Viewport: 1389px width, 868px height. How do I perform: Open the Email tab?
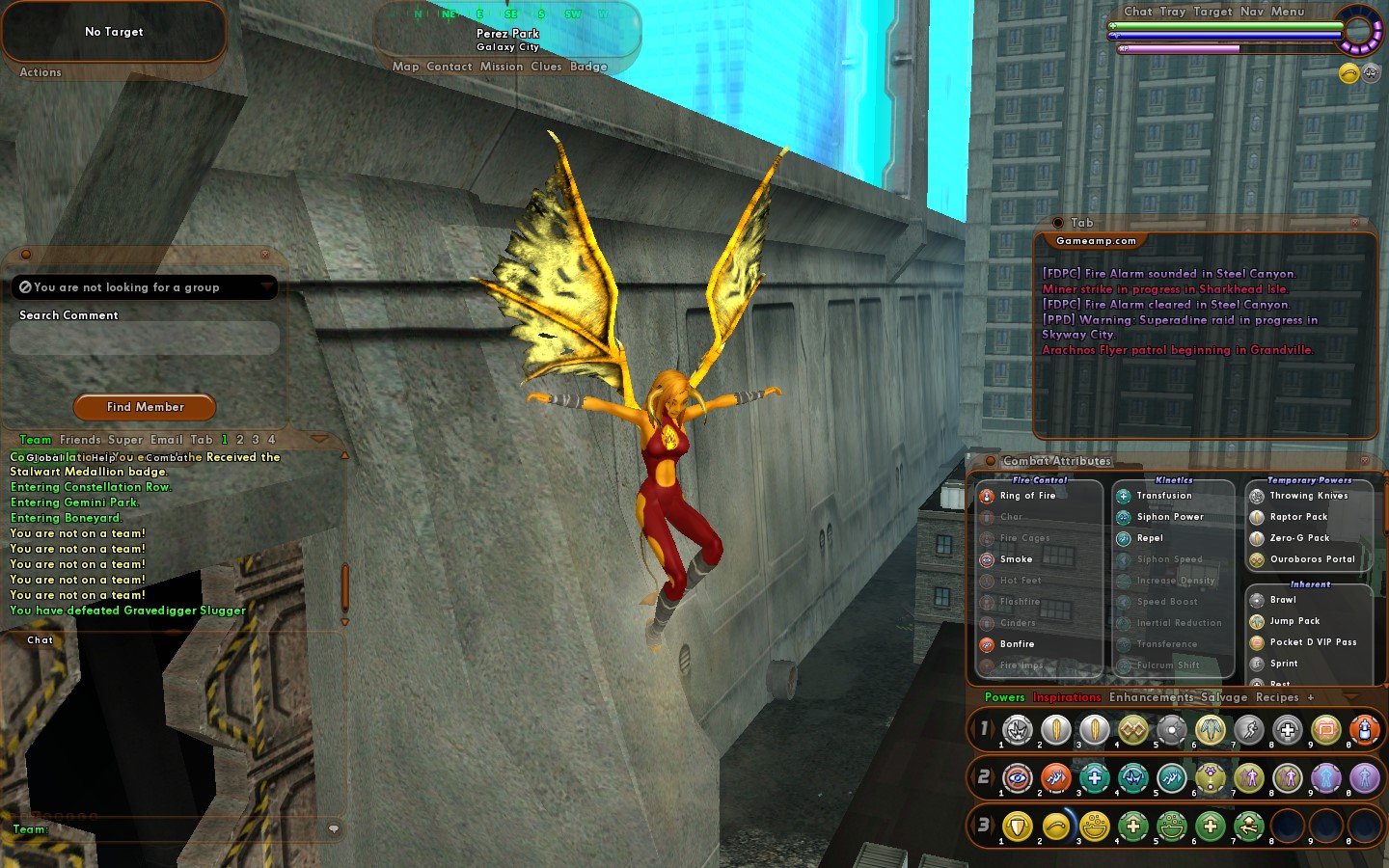pyautogui.click(x=166, y=440)
